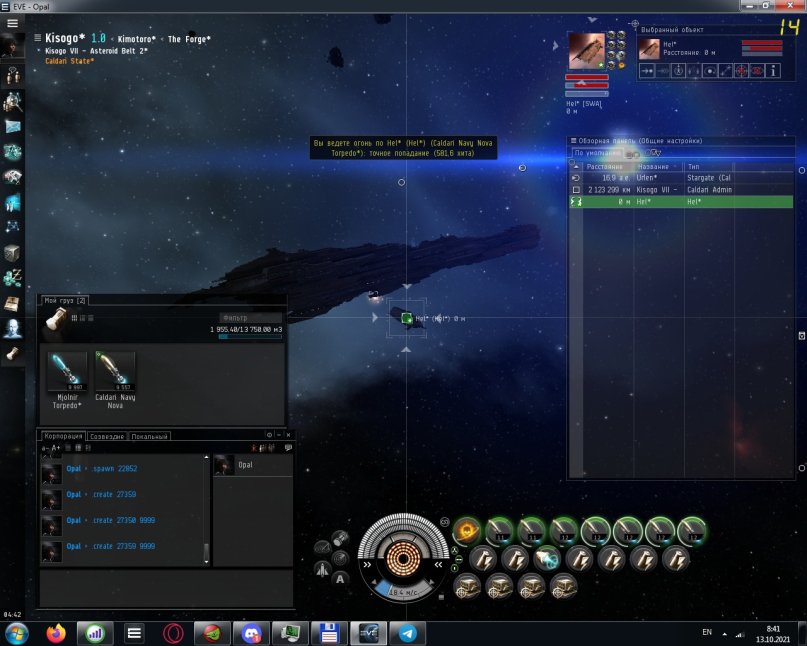807x646 pixels.
Task: Open Firefox from the Windows taskbar
Action: click(x=56, y=633)
